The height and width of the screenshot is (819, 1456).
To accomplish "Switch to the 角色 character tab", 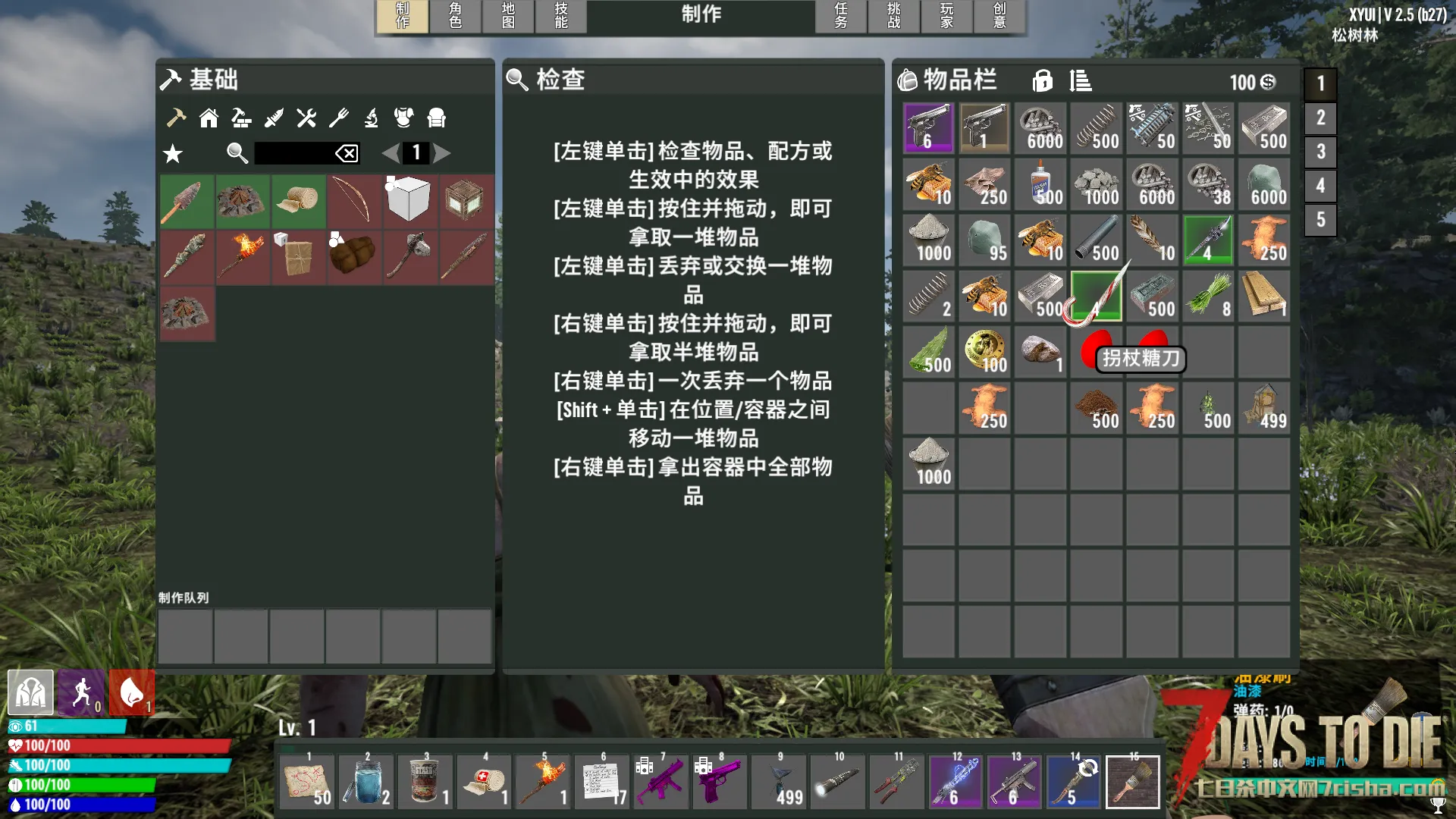I will tap(455, 15).
